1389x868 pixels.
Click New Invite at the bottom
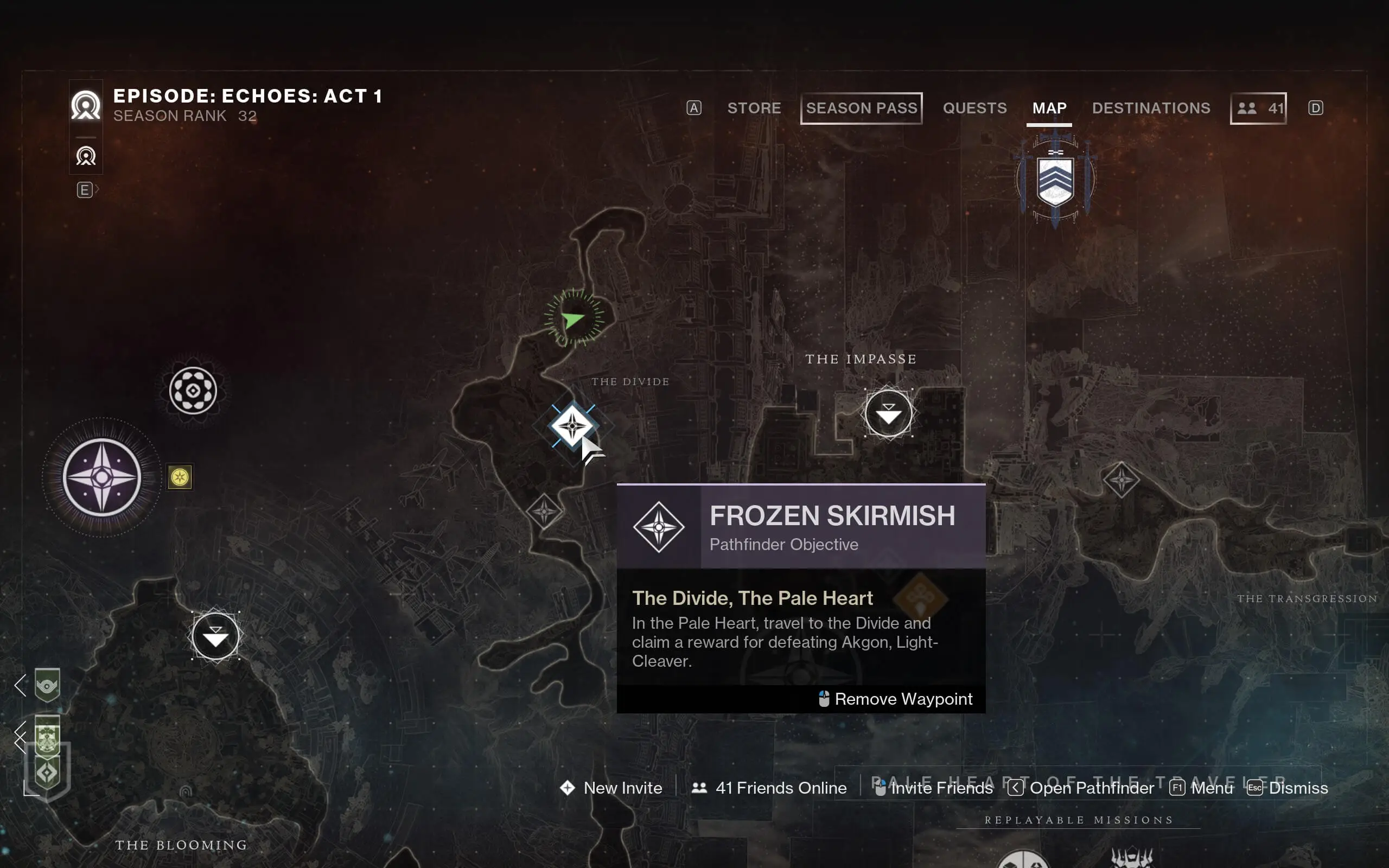(622, 788)
